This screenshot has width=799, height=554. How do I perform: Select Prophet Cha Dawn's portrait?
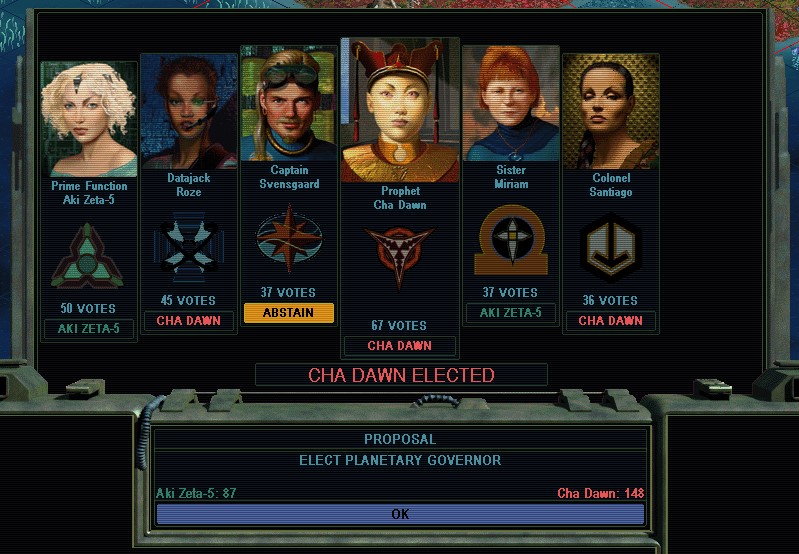pyautogui.click(x=400, y=112)
